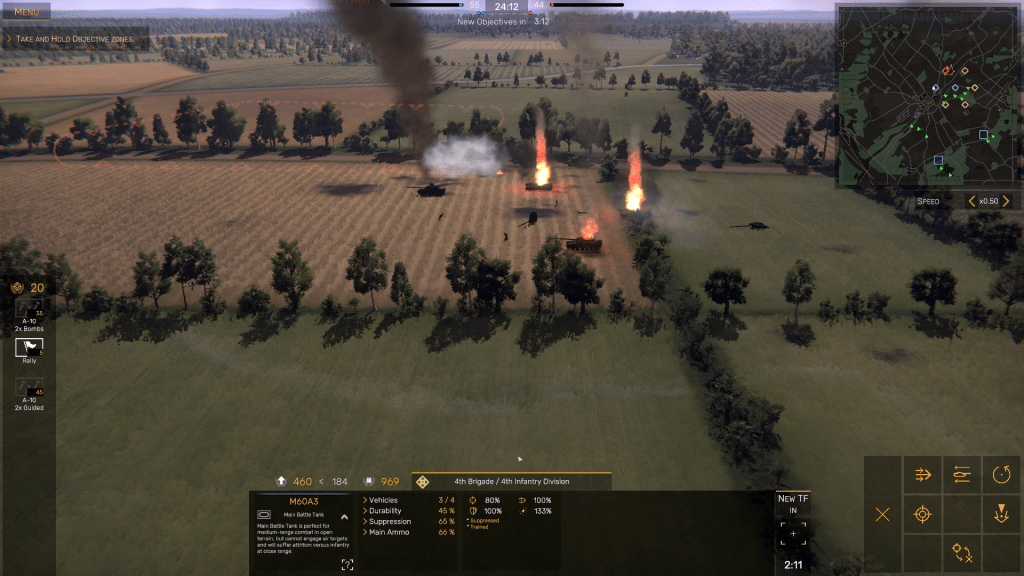Open the unit info question-mark icon
The height and width of the screenshot is (576, 1024).
[347, 565]
